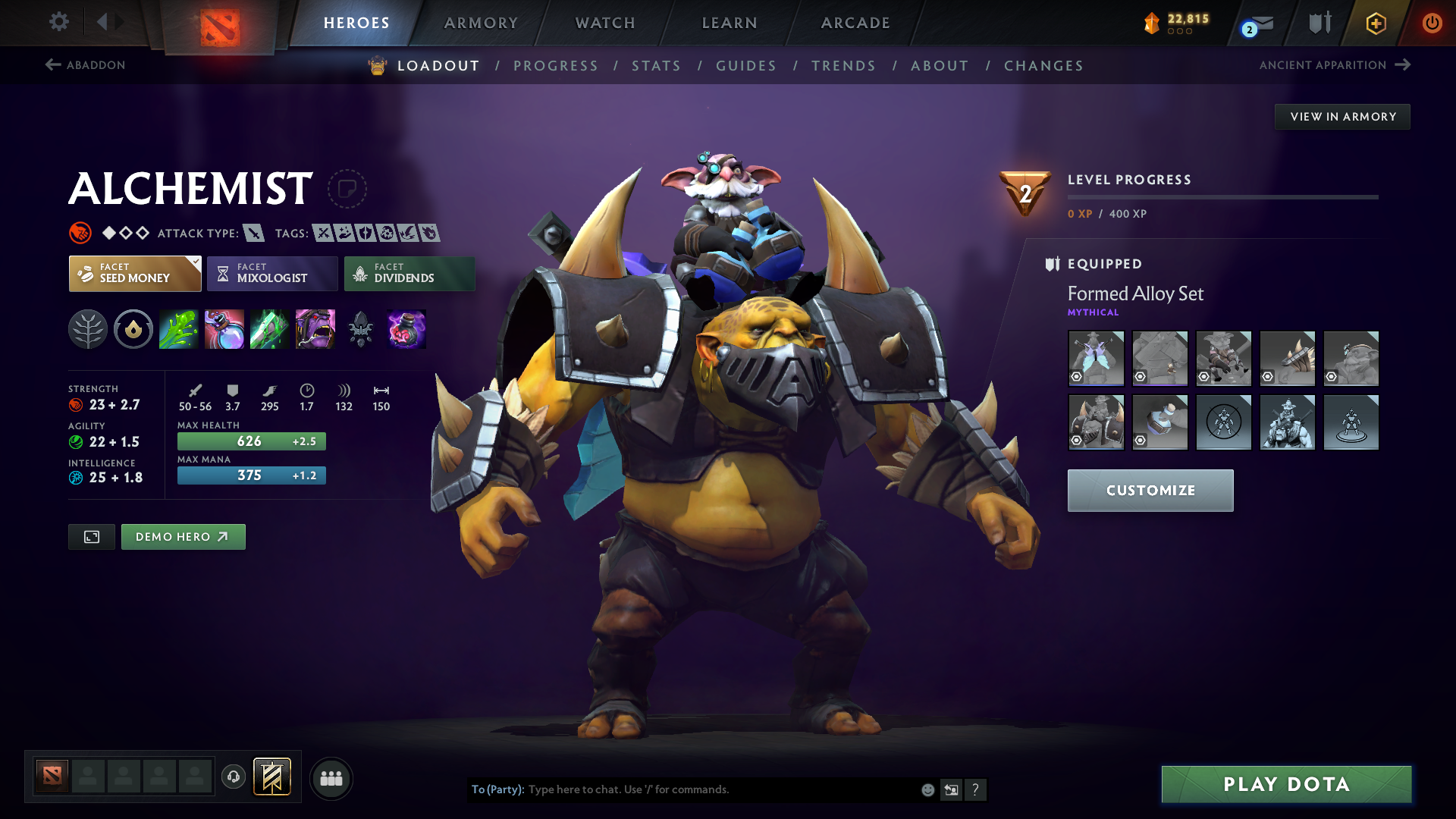Open the voice chat headset icon

click(233, 777)
